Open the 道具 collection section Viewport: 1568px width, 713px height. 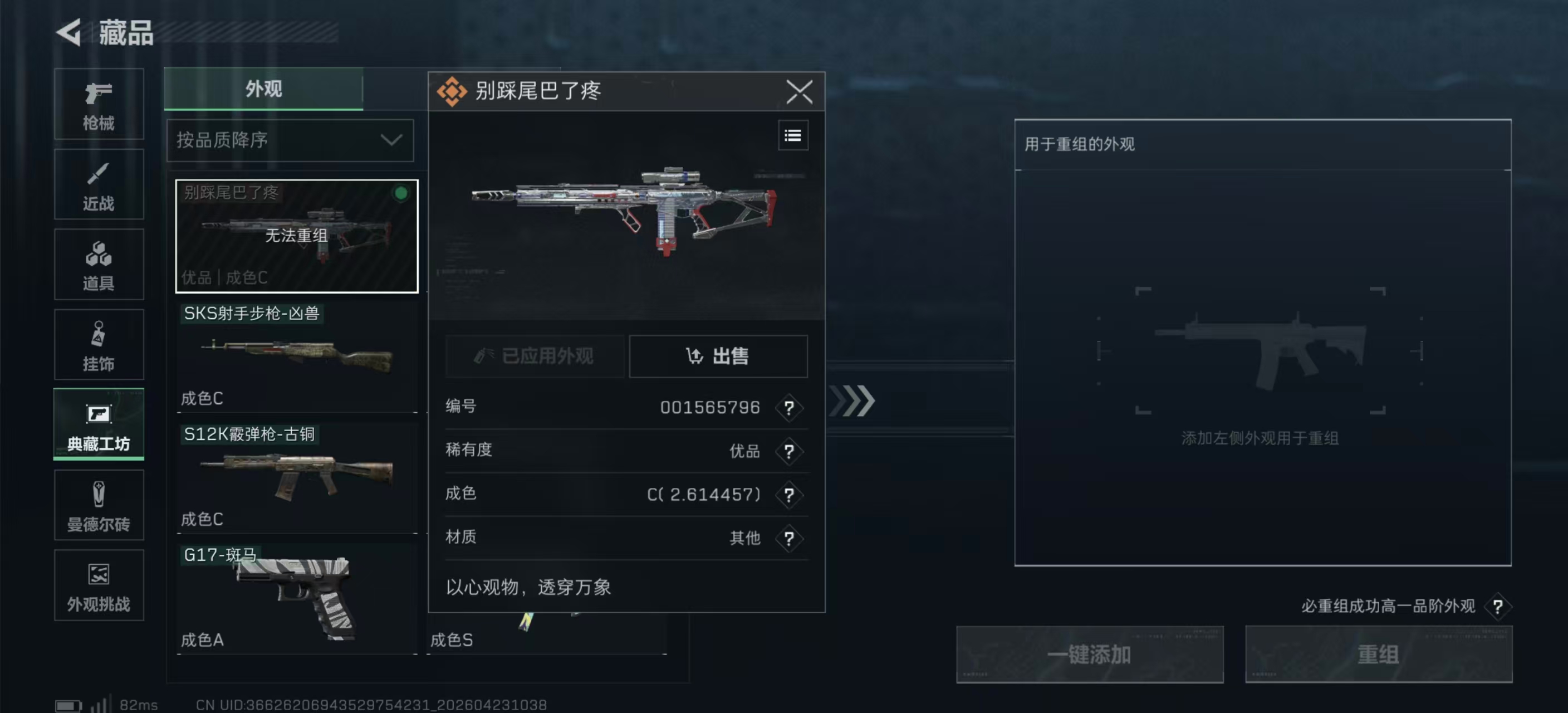[99, 265]
